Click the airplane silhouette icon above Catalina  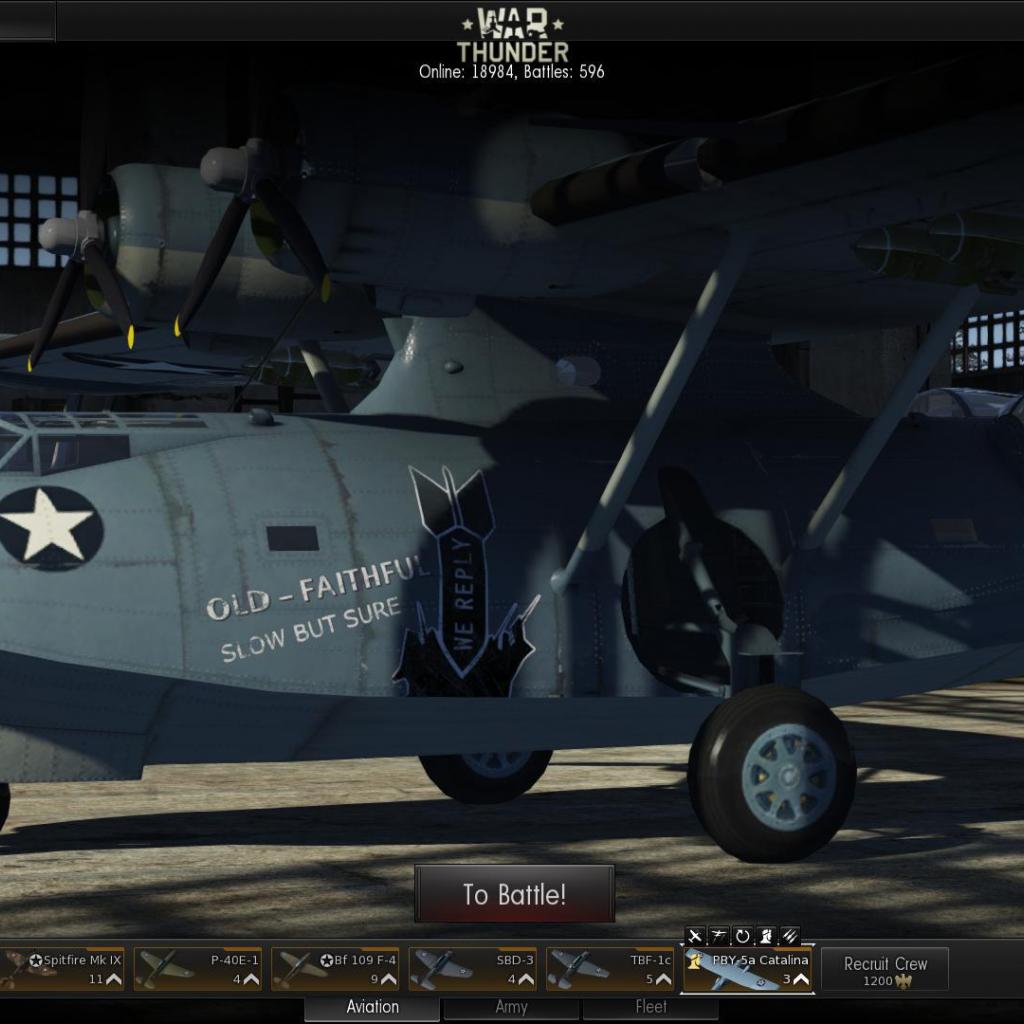tap(695, 936)
